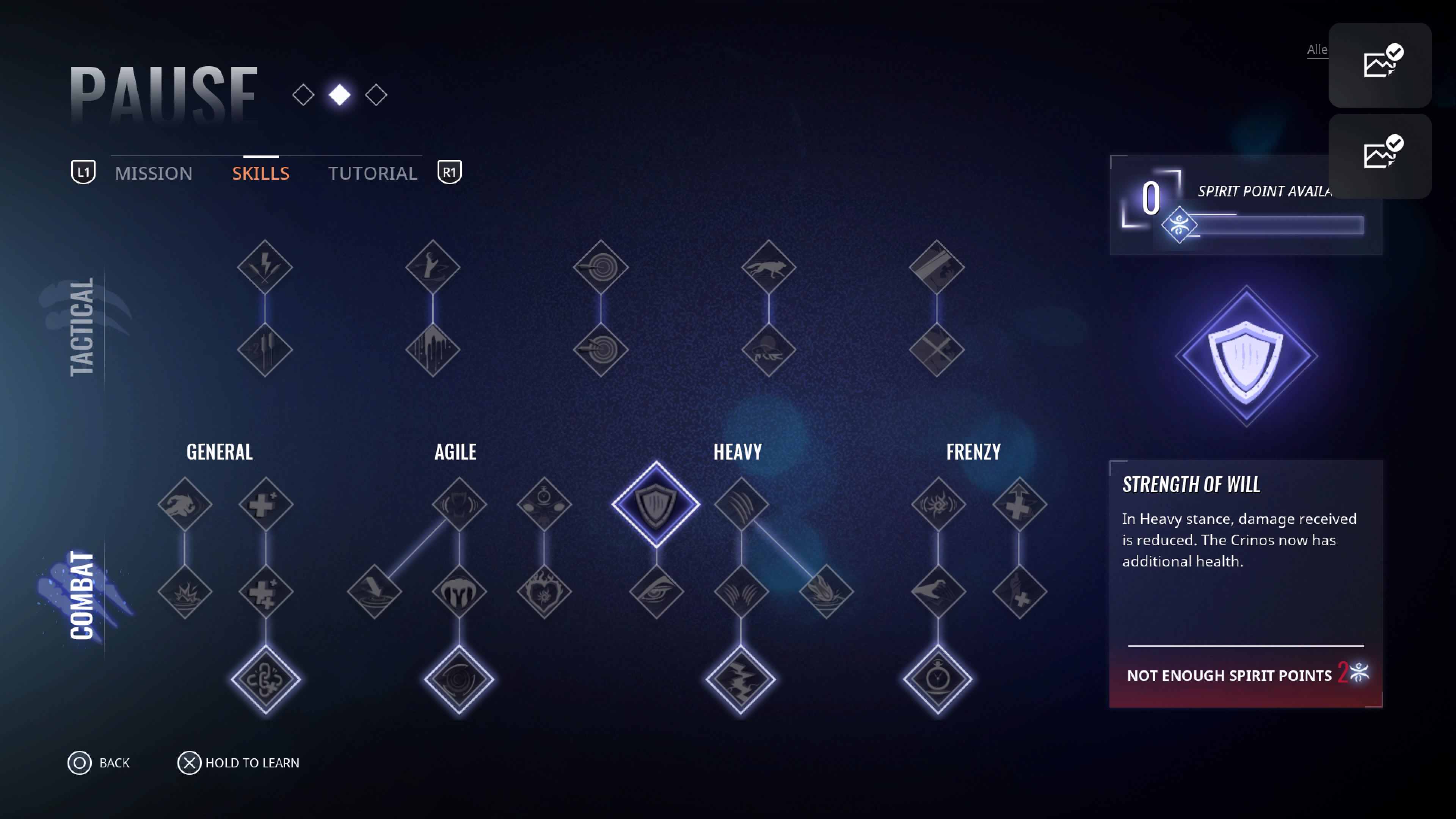This screenshot has width=1456, height=819.
Task: Open the Tutorial tab
Action: pos(372,173)
